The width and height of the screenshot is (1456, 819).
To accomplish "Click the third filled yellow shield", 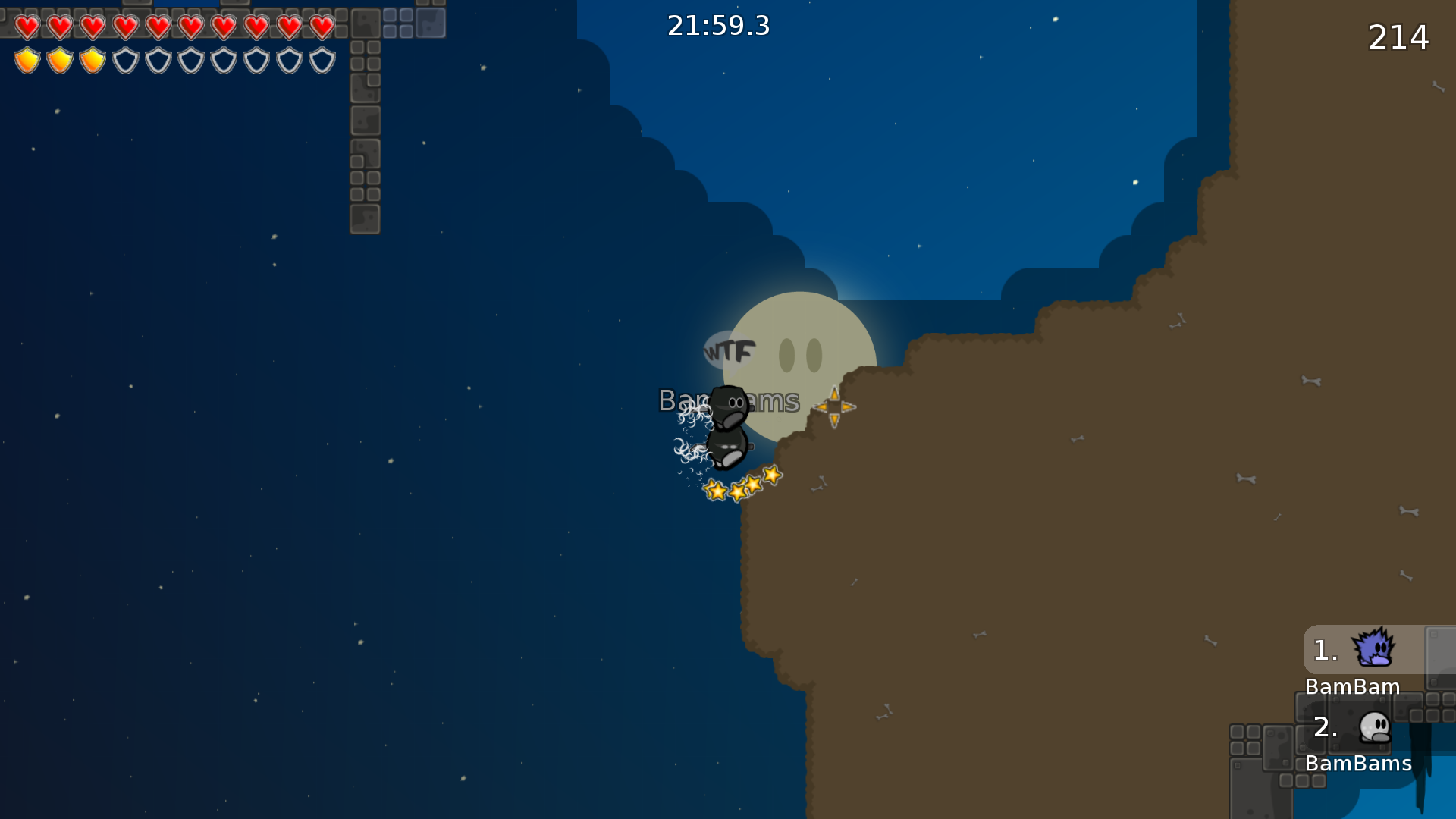I will 92,58.
